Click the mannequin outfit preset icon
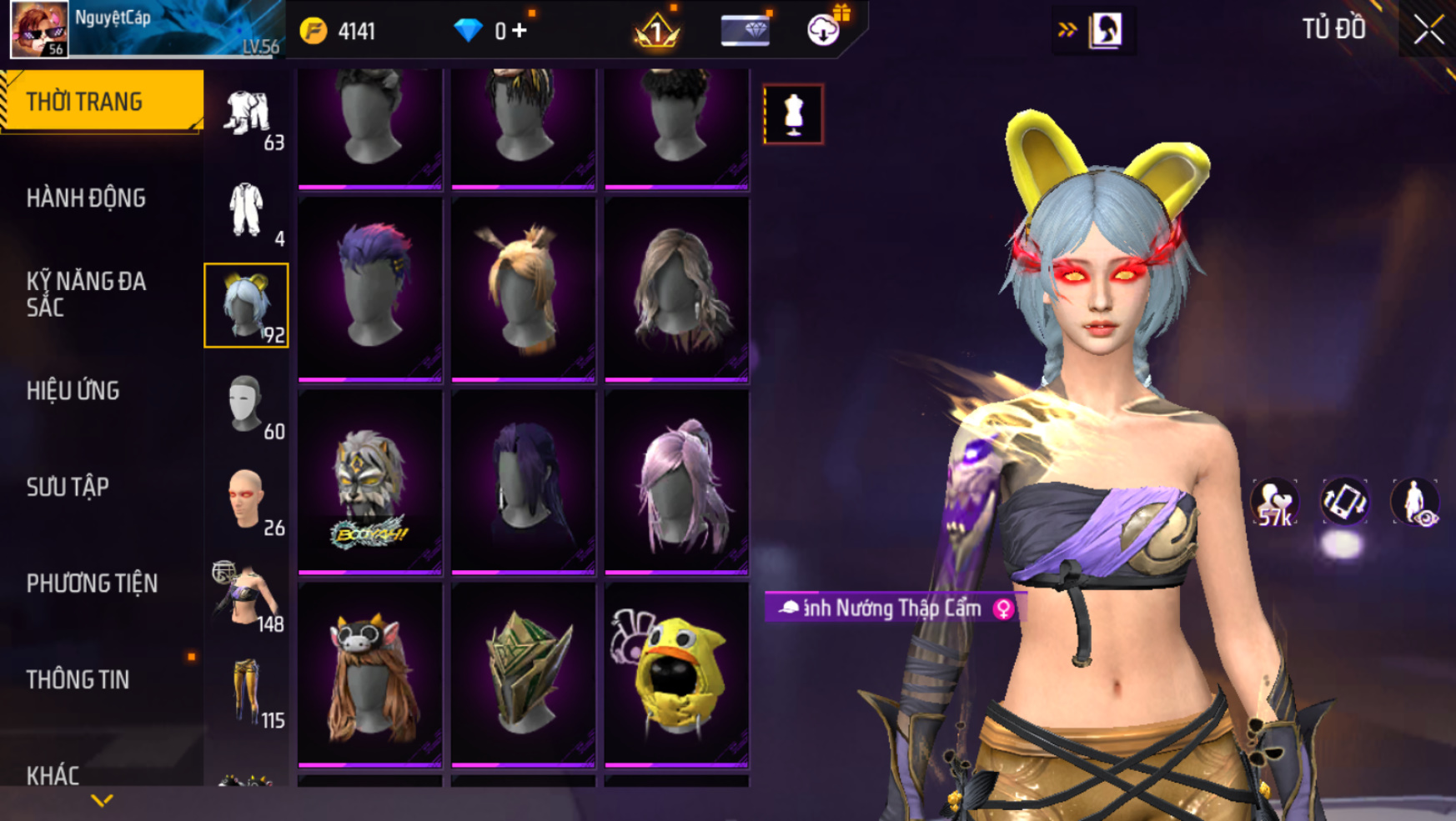 [793, 114]
